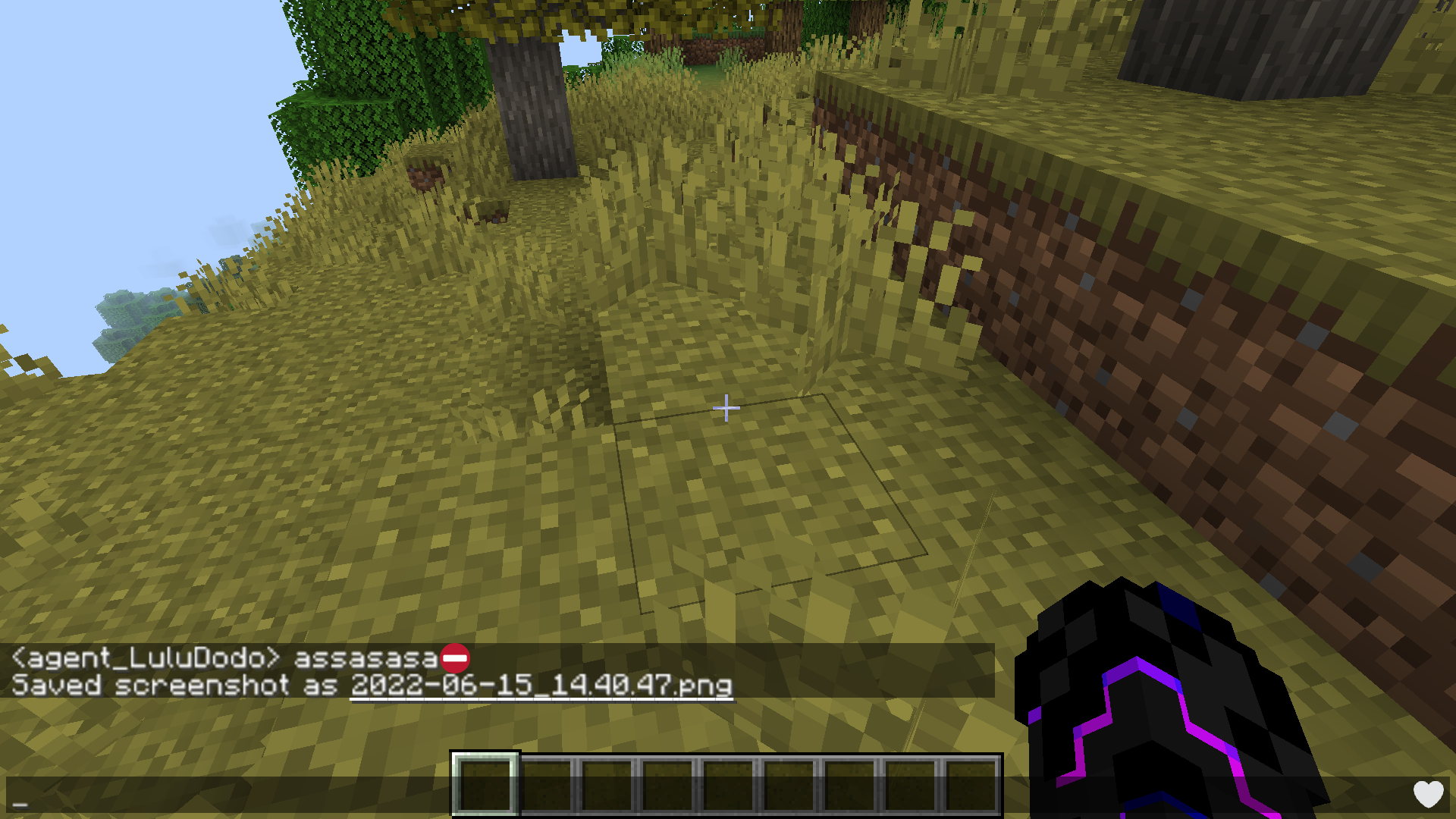Select the second hotbar slot
1456x819 pixels.
546,785
